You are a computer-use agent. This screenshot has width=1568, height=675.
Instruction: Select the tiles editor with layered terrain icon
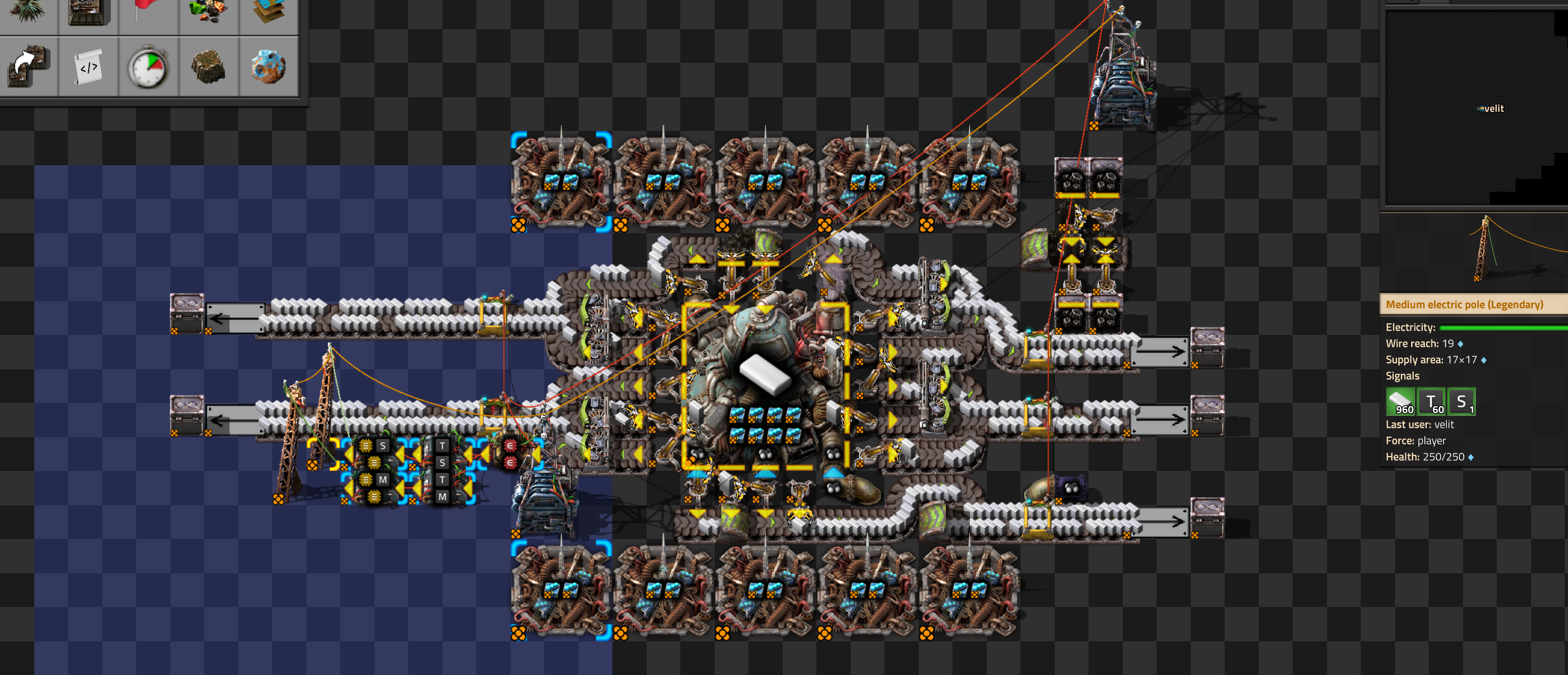[269, 12]
